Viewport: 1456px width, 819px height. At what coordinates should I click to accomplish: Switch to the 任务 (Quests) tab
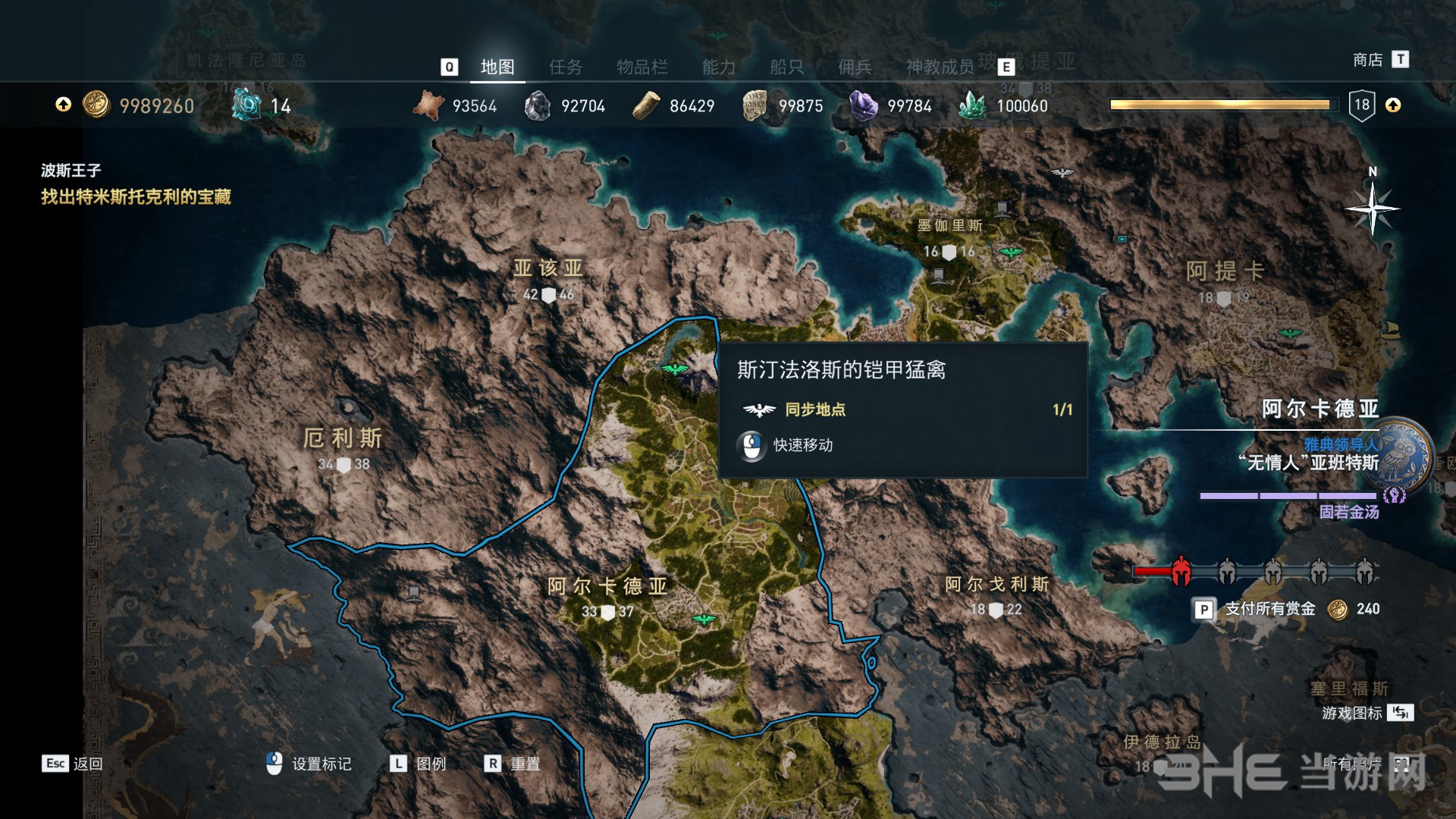tap(566, 67)
